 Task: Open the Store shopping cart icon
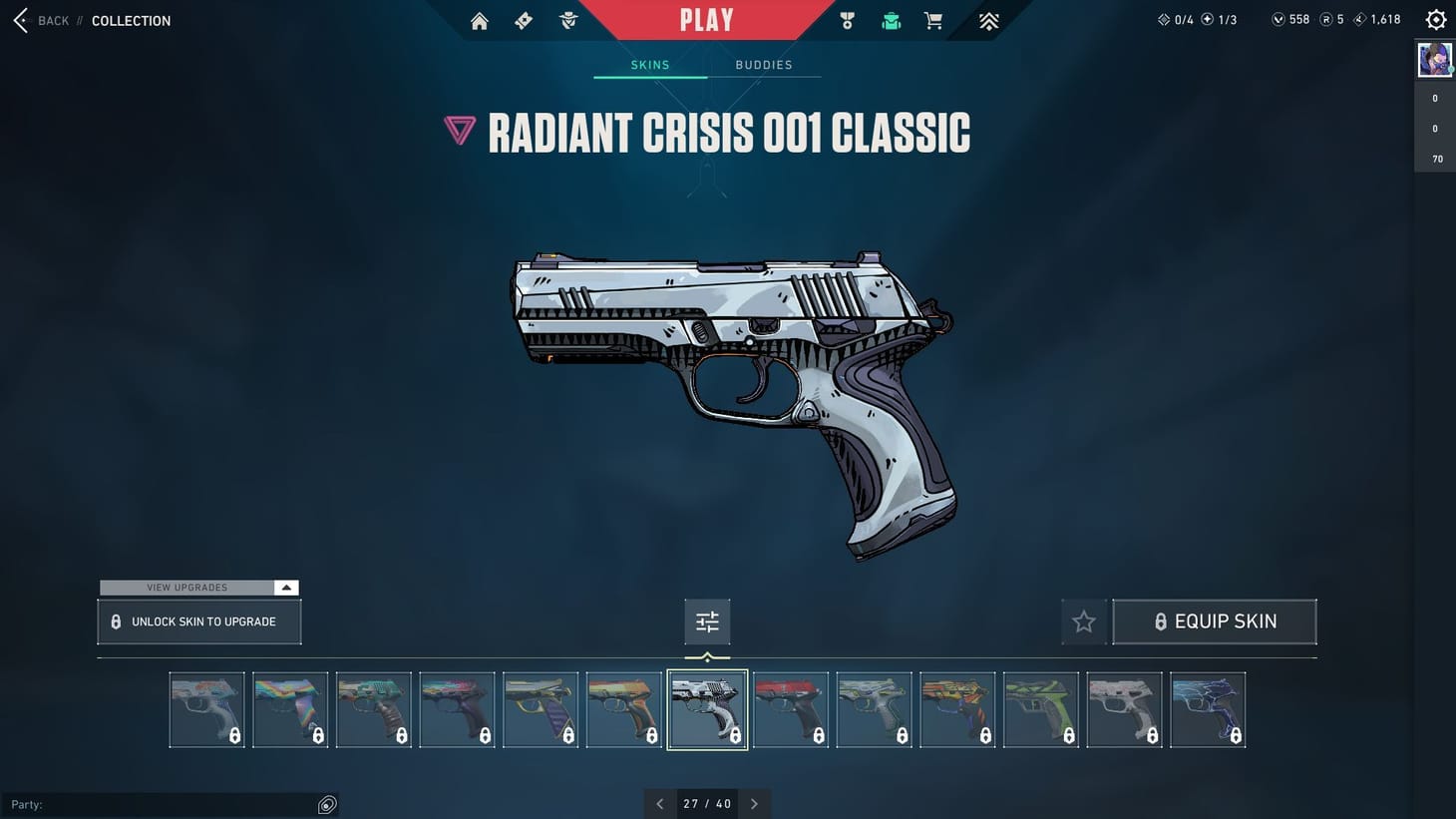click(x=932, y=20)
